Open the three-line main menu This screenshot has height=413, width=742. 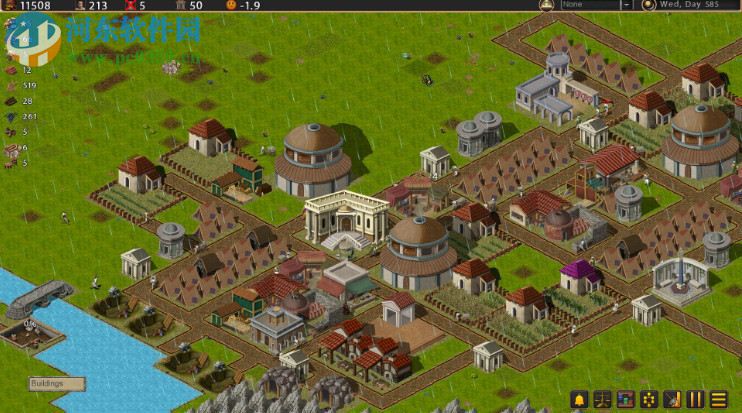click(720, 399)
